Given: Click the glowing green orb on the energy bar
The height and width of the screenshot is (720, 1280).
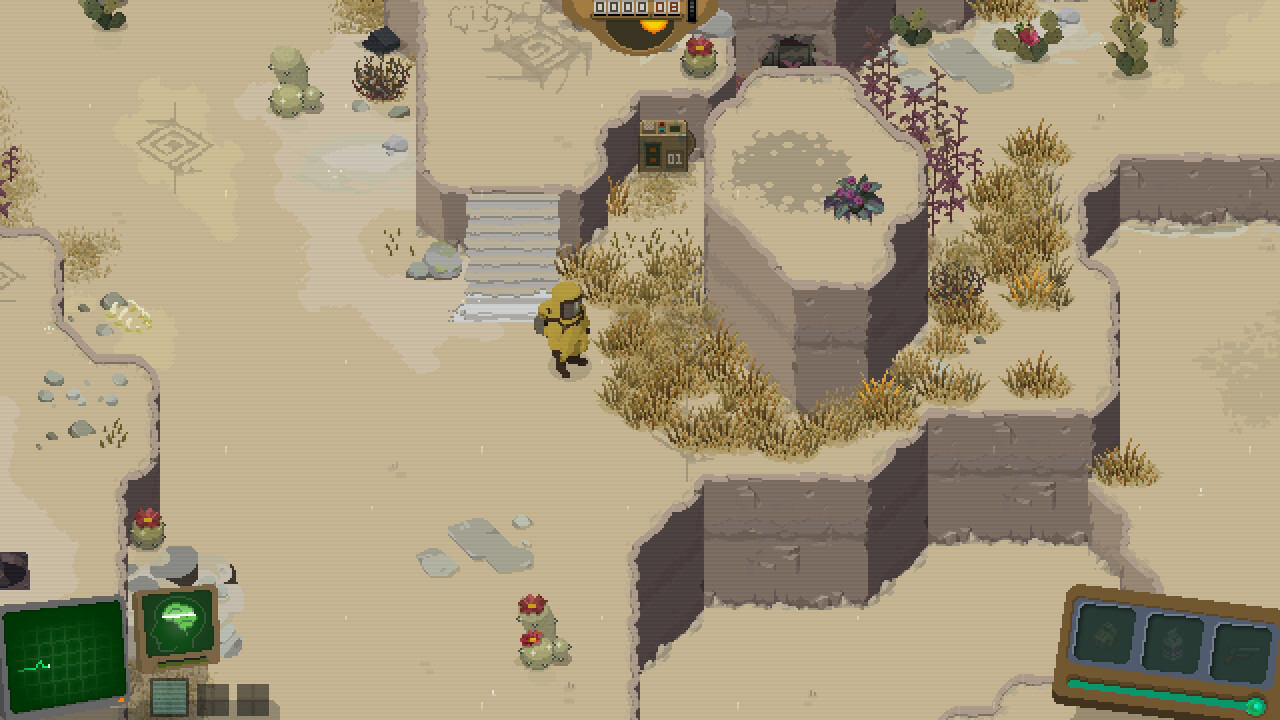Looking at the screenshot, I should 1256,706.
